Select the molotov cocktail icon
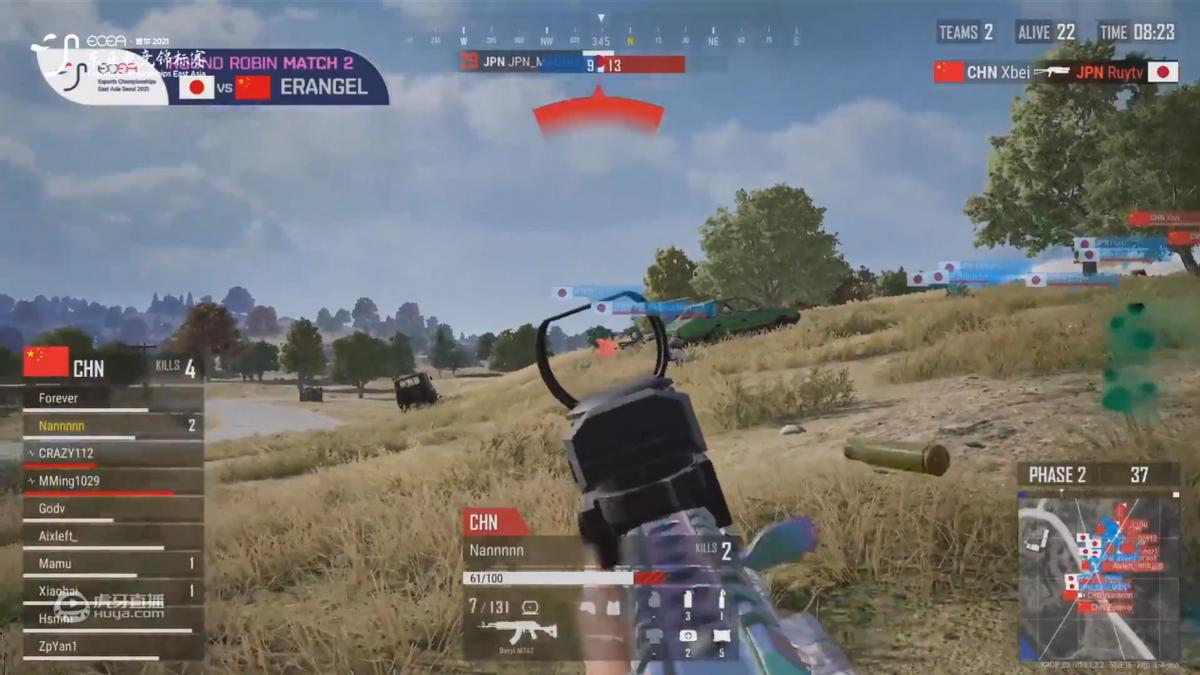This screenshot has width=1200, height=675. click(721, 601)
